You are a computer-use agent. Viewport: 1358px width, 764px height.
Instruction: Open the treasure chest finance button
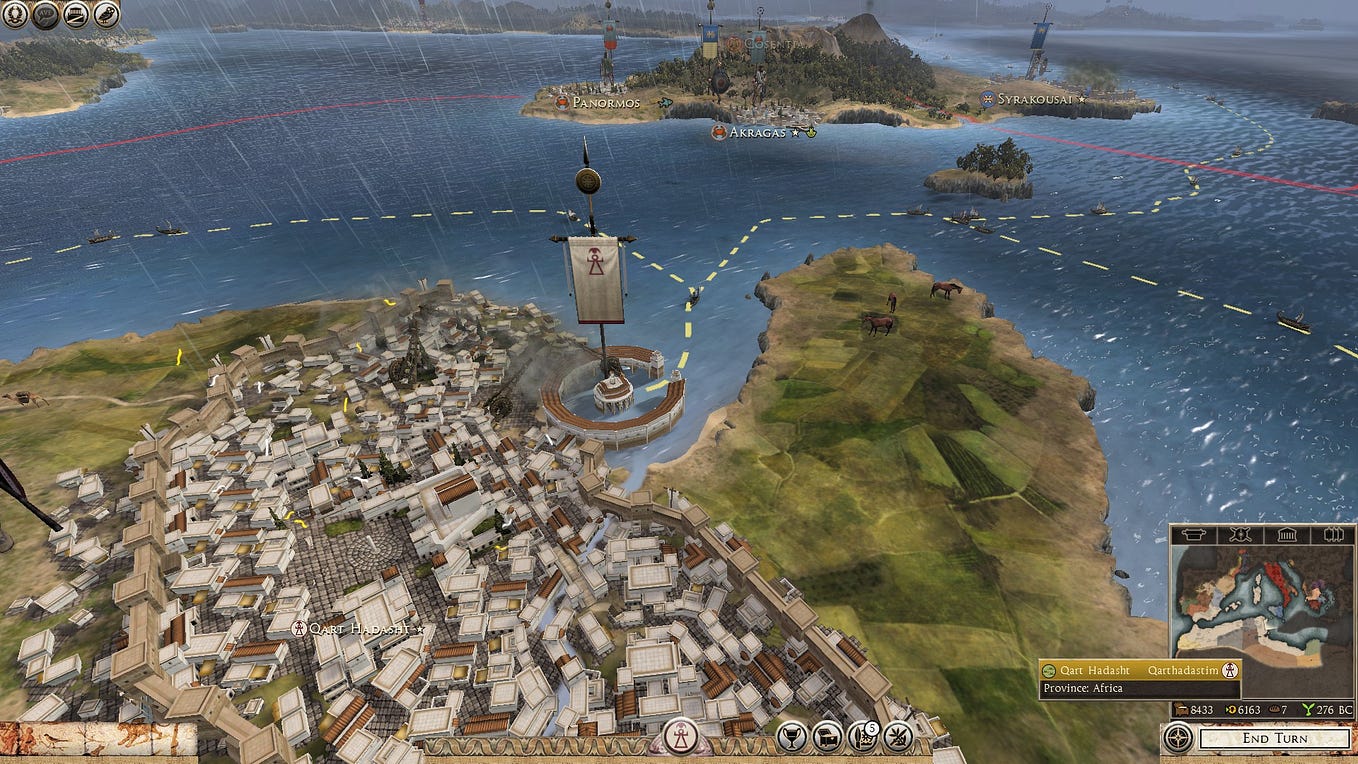pyautogui.click(x=827, y=738)
